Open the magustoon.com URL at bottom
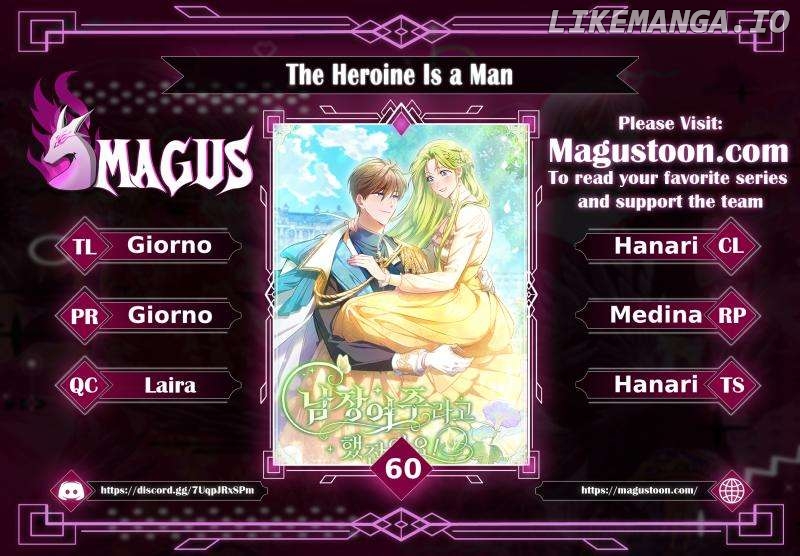Viewport: 800px width, 556px height. point(638,491)
